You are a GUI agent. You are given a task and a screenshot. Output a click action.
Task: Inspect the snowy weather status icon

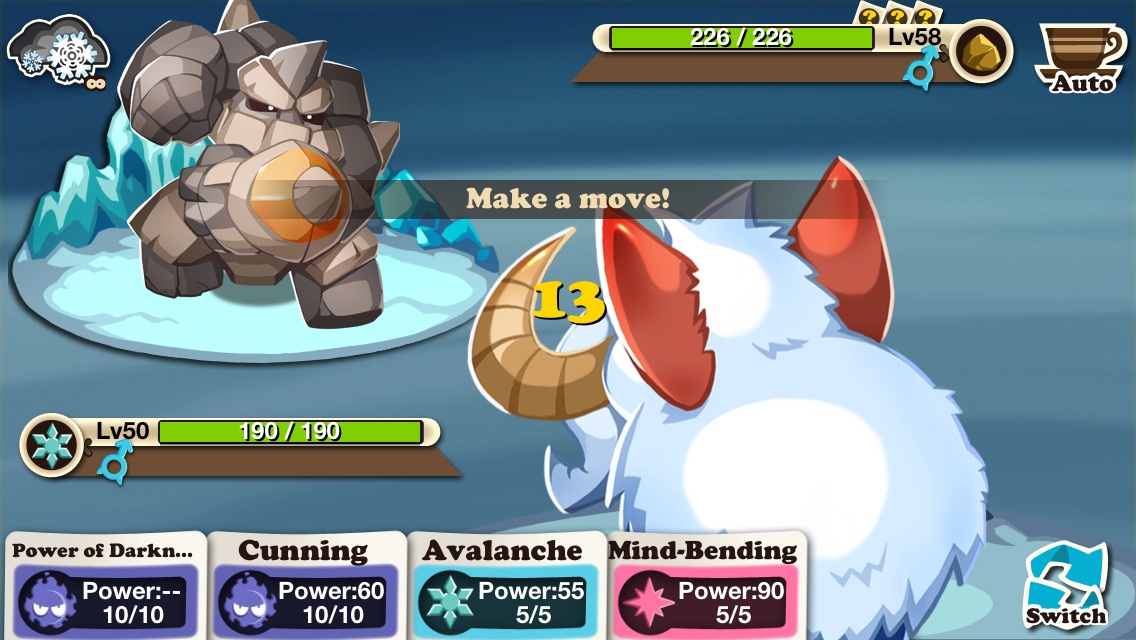coord(60,50)
